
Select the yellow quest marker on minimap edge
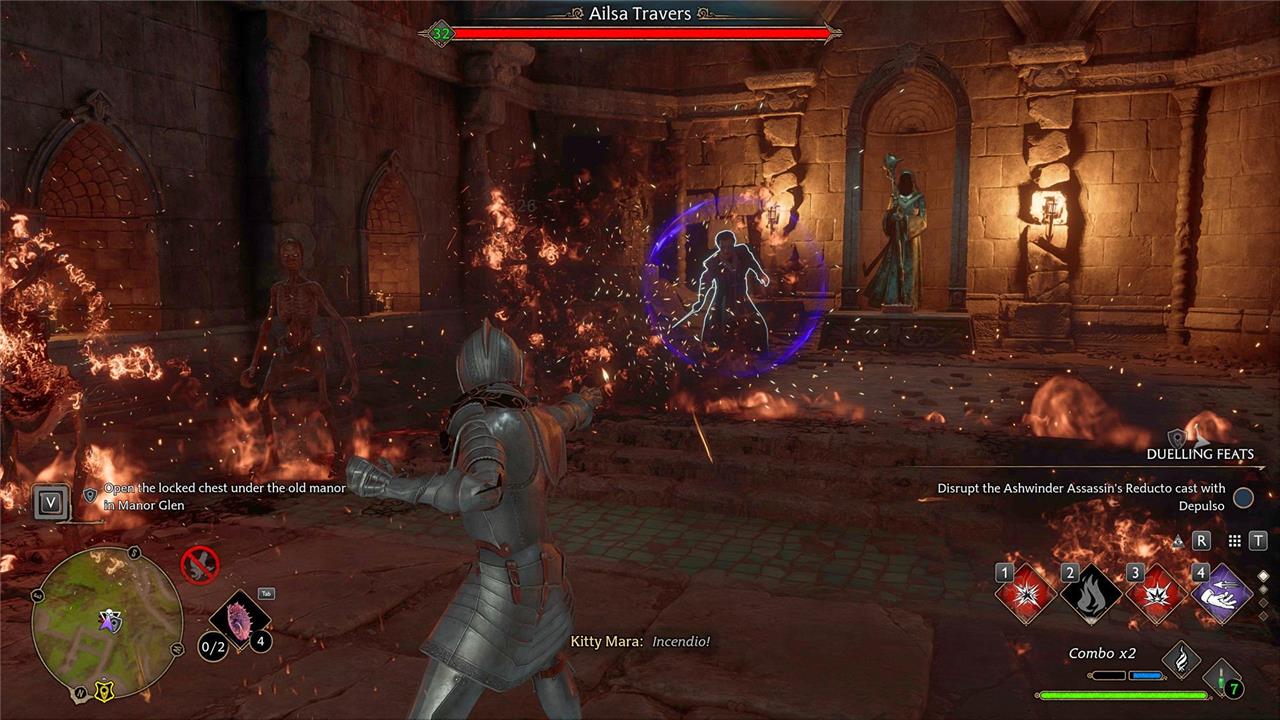103,690
